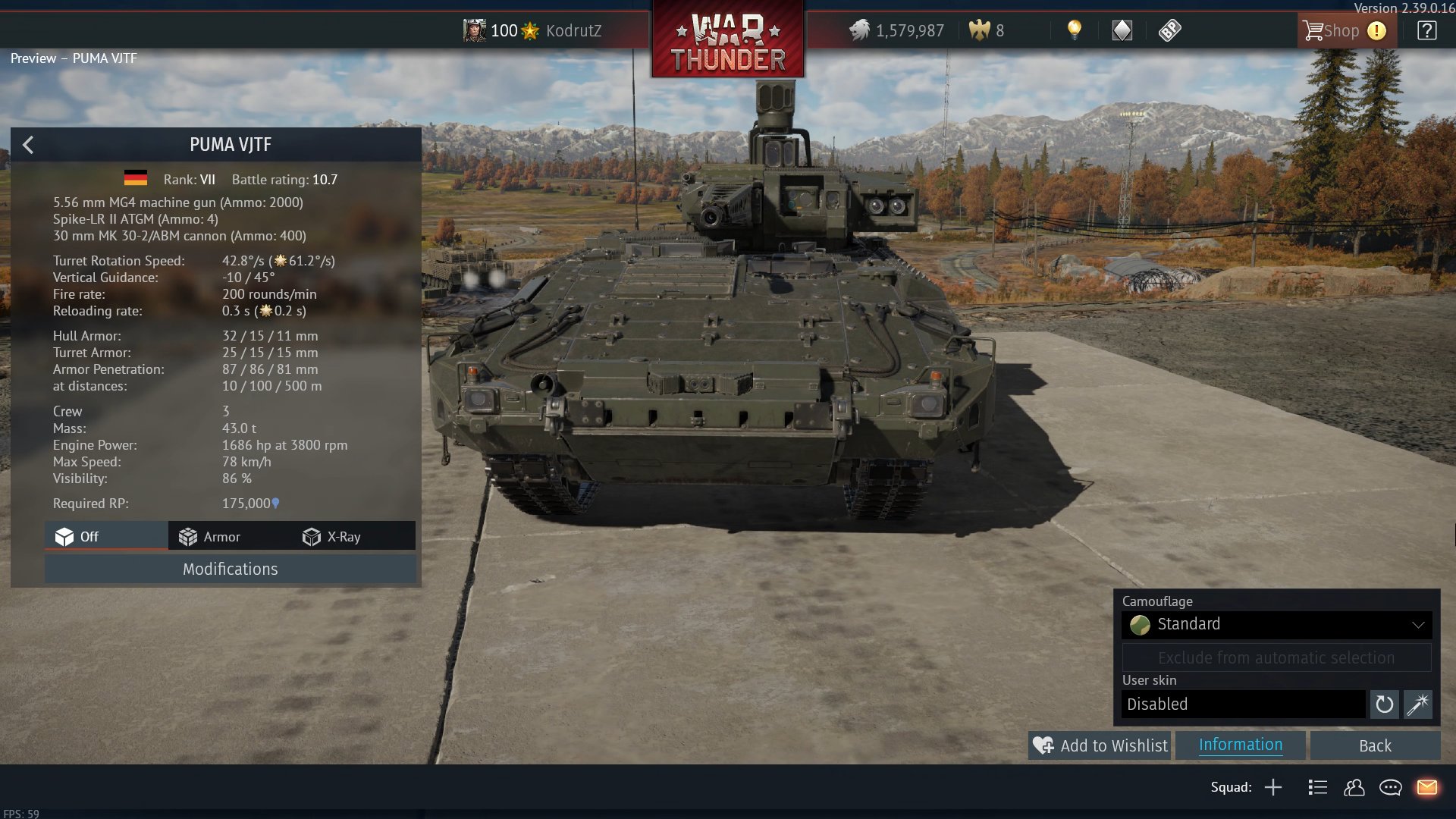Select the Off view mode

[x=77, y=537]
